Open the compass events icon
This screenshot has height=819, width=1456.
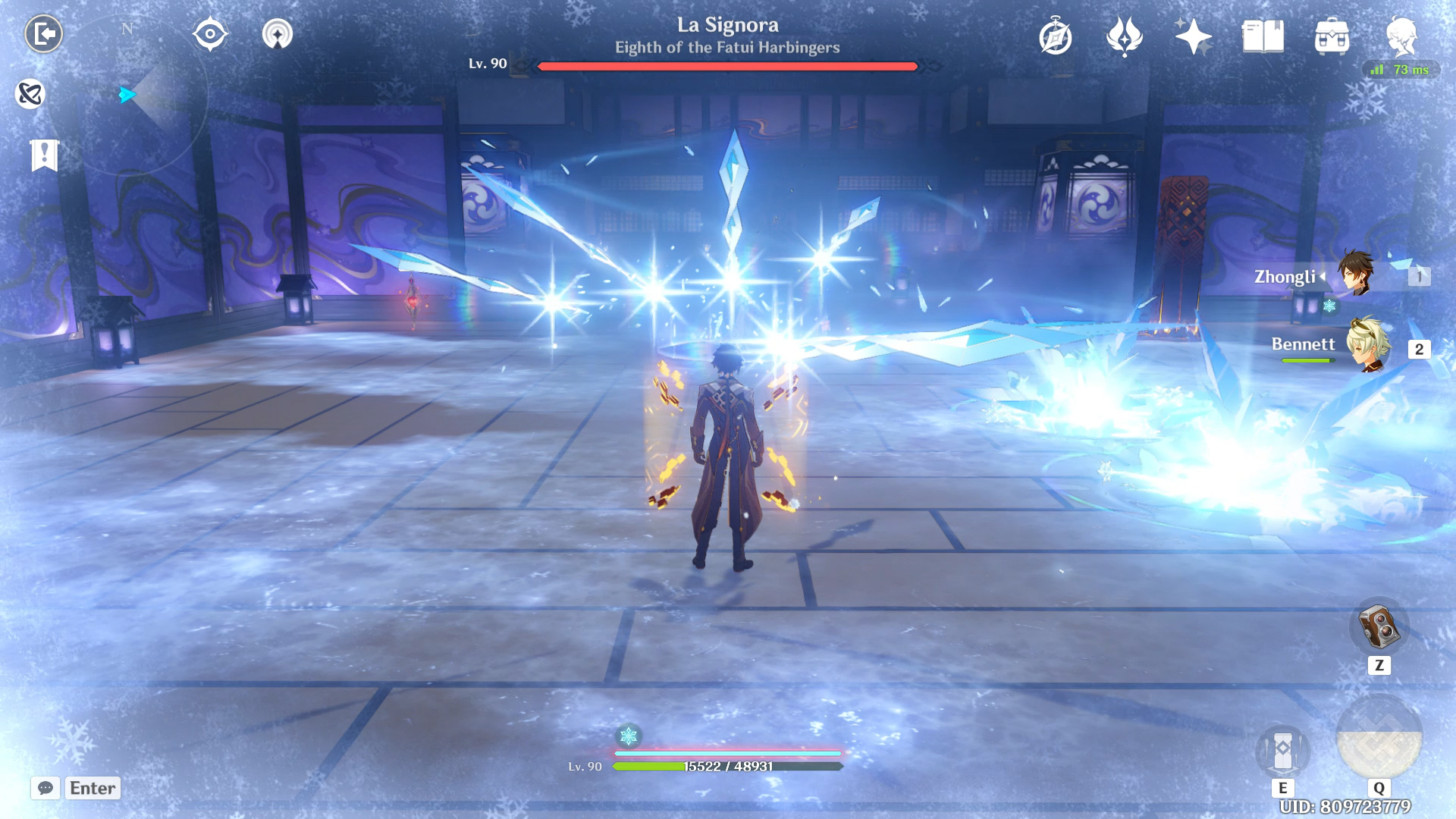[1056, 36]
